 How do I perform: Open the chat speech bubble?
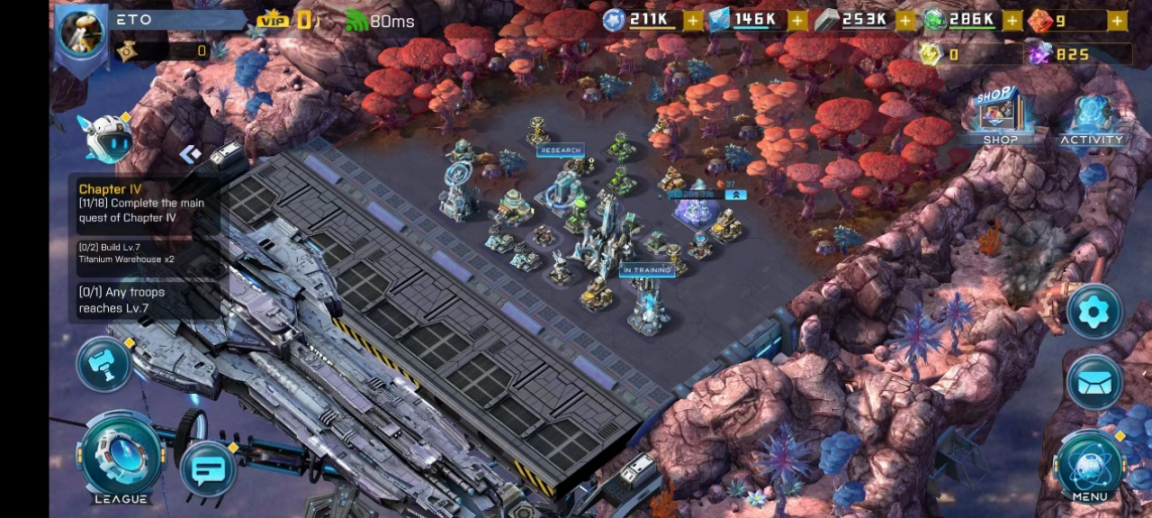208,468
